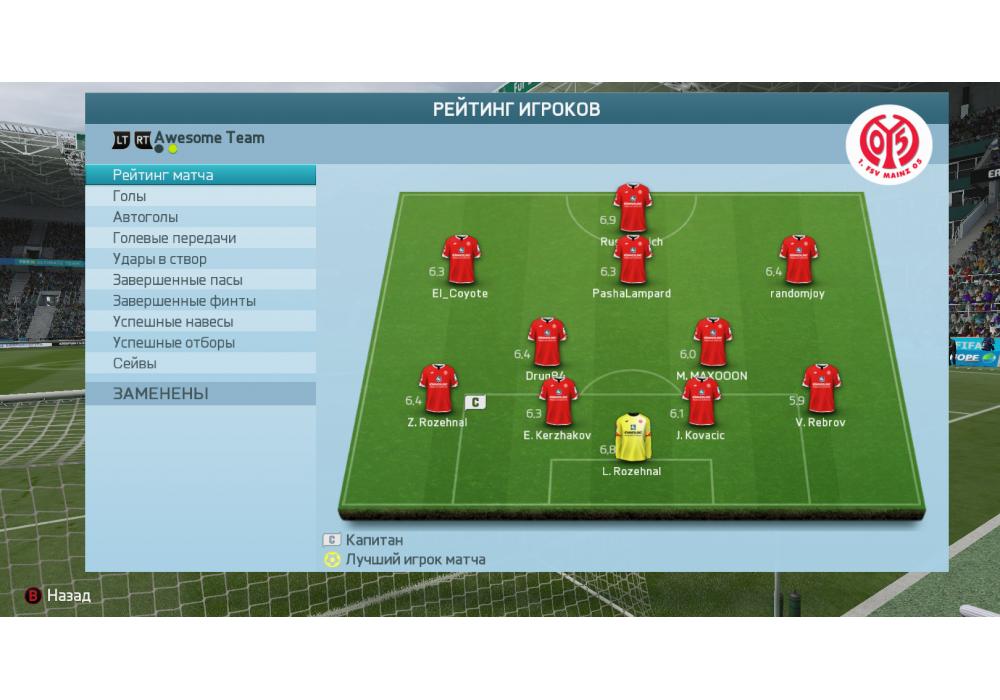
Task: Select midfielder M. MAXOOON
Action: point(712,343)
